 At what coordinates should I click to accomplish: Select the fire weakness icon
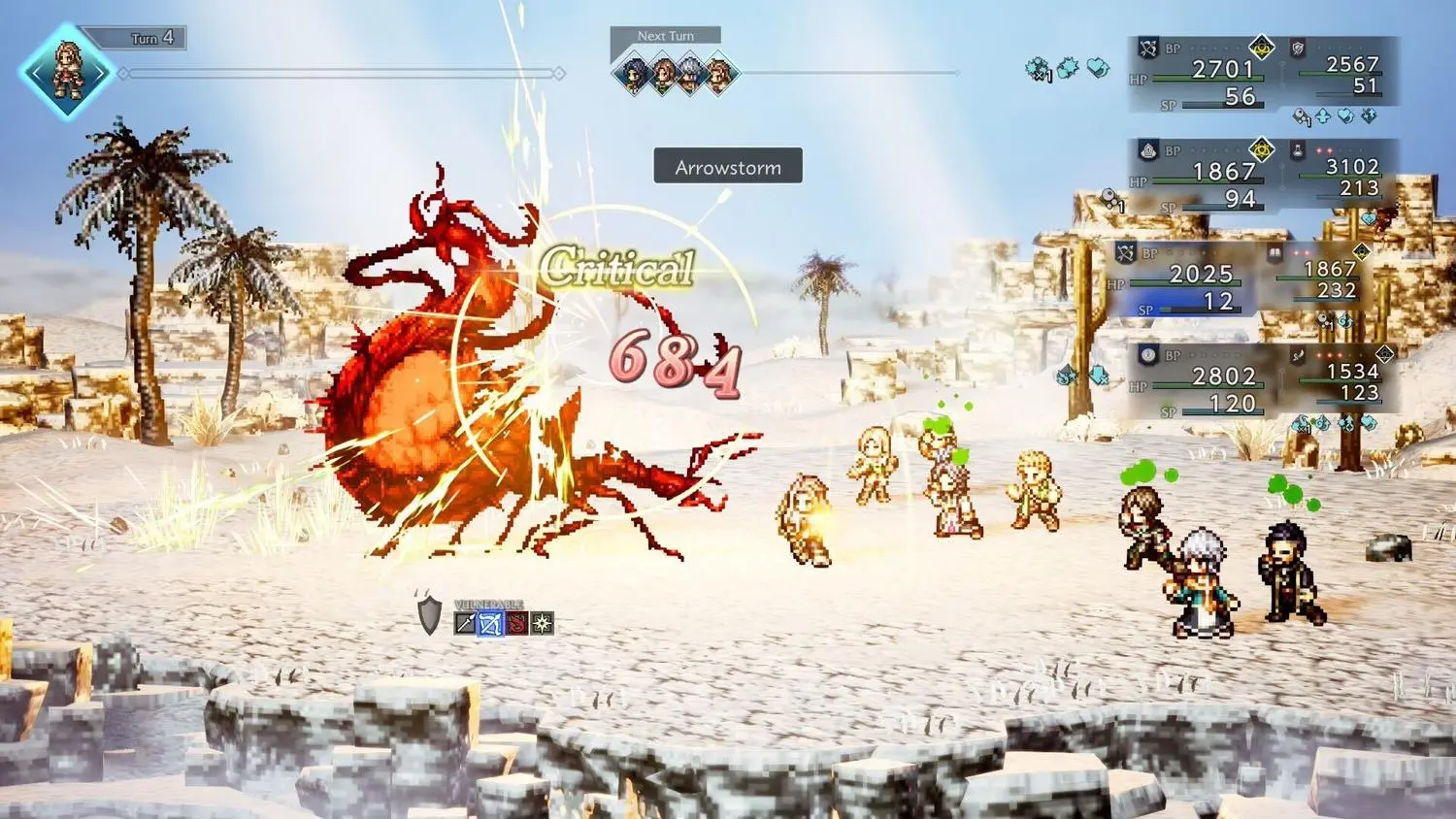pos(516,623)
